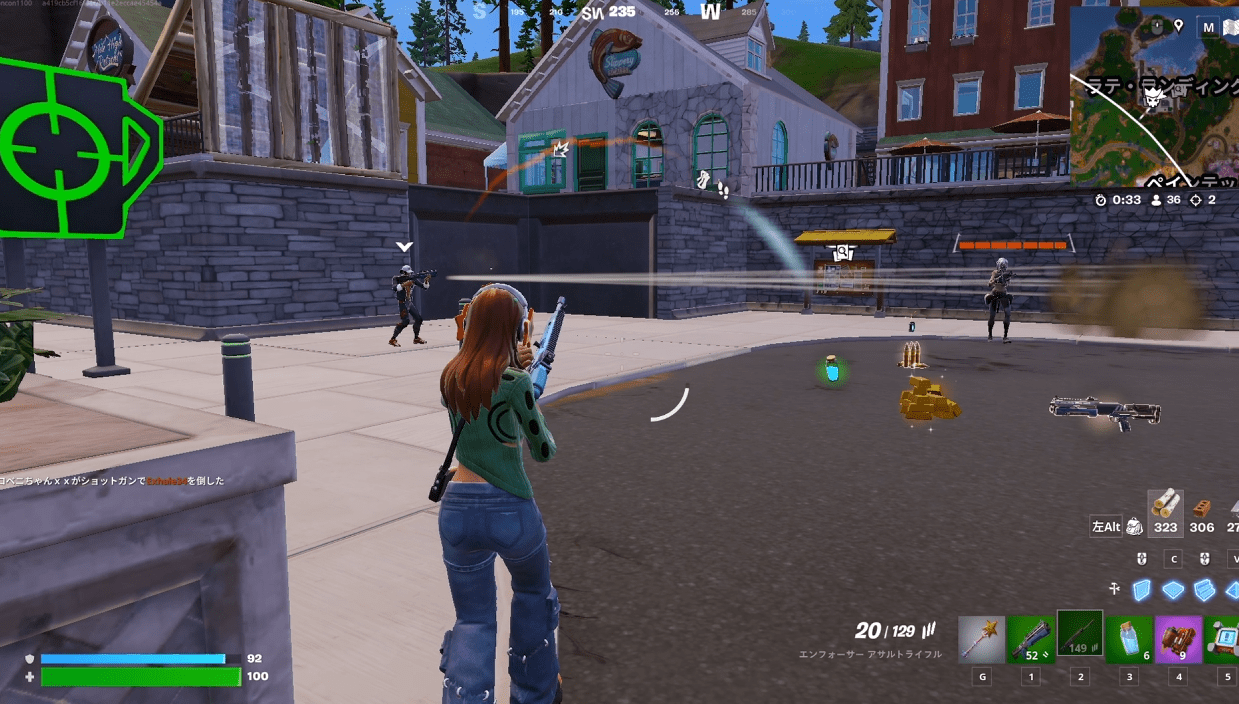Choose the floor building piece
Screen dimensions: 1239x704
[x=1173, y=590]
